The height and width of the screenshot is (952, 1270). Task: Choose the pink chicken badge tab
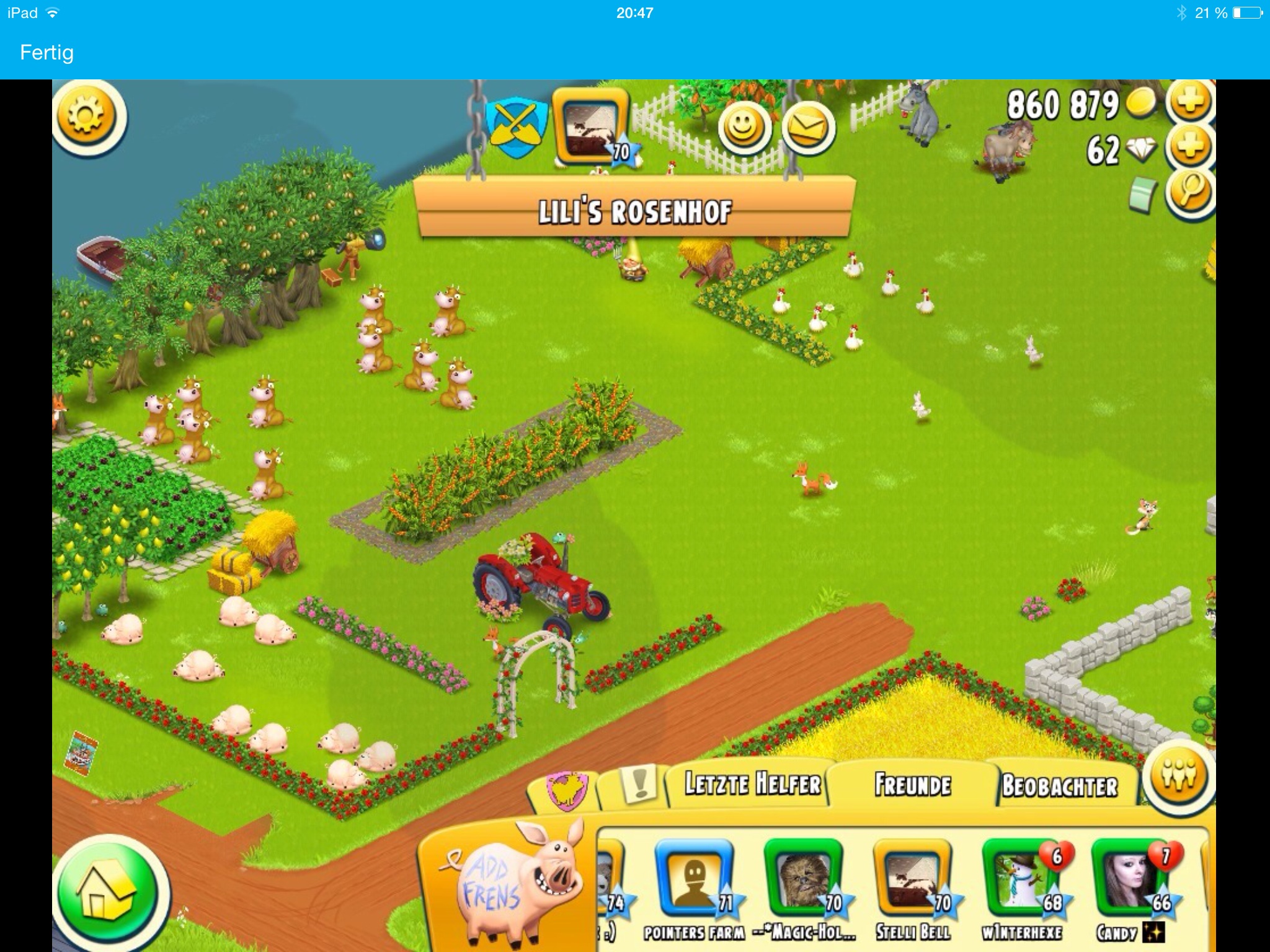566,791
